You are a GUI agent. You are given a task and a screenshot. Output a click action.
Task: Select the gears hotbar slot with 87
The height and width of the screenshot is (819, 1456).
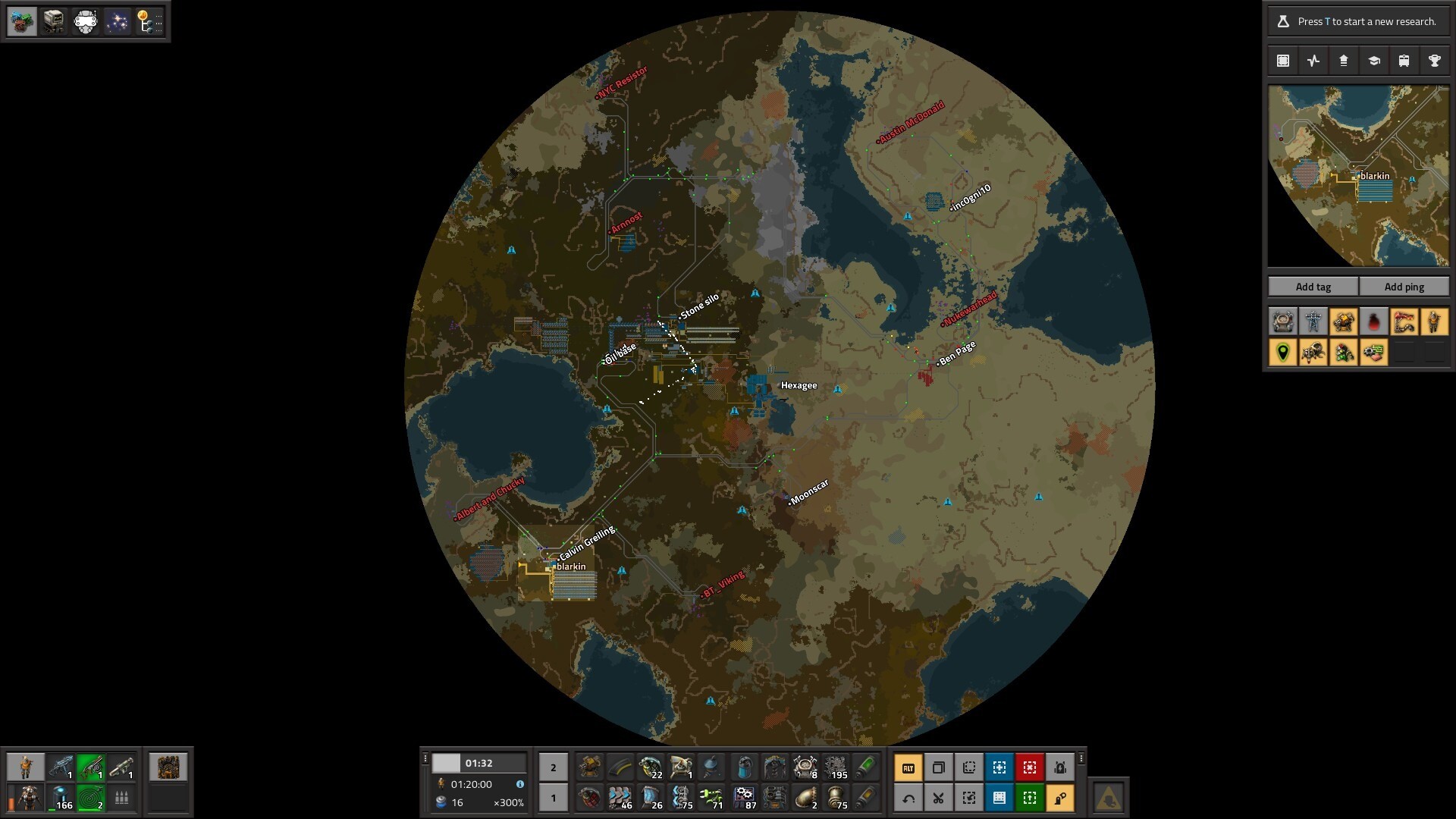[744, 798]
